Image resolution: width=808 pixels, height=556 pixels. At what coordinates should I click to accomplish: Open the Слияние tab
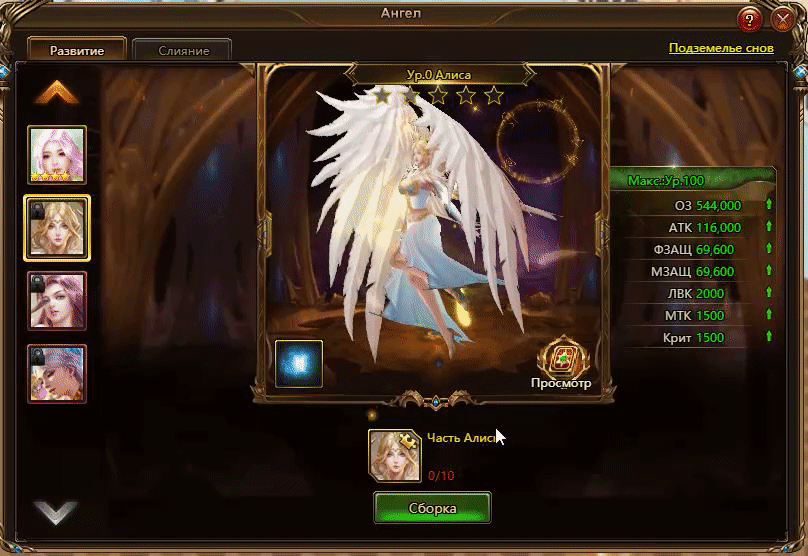coord(183,50)
